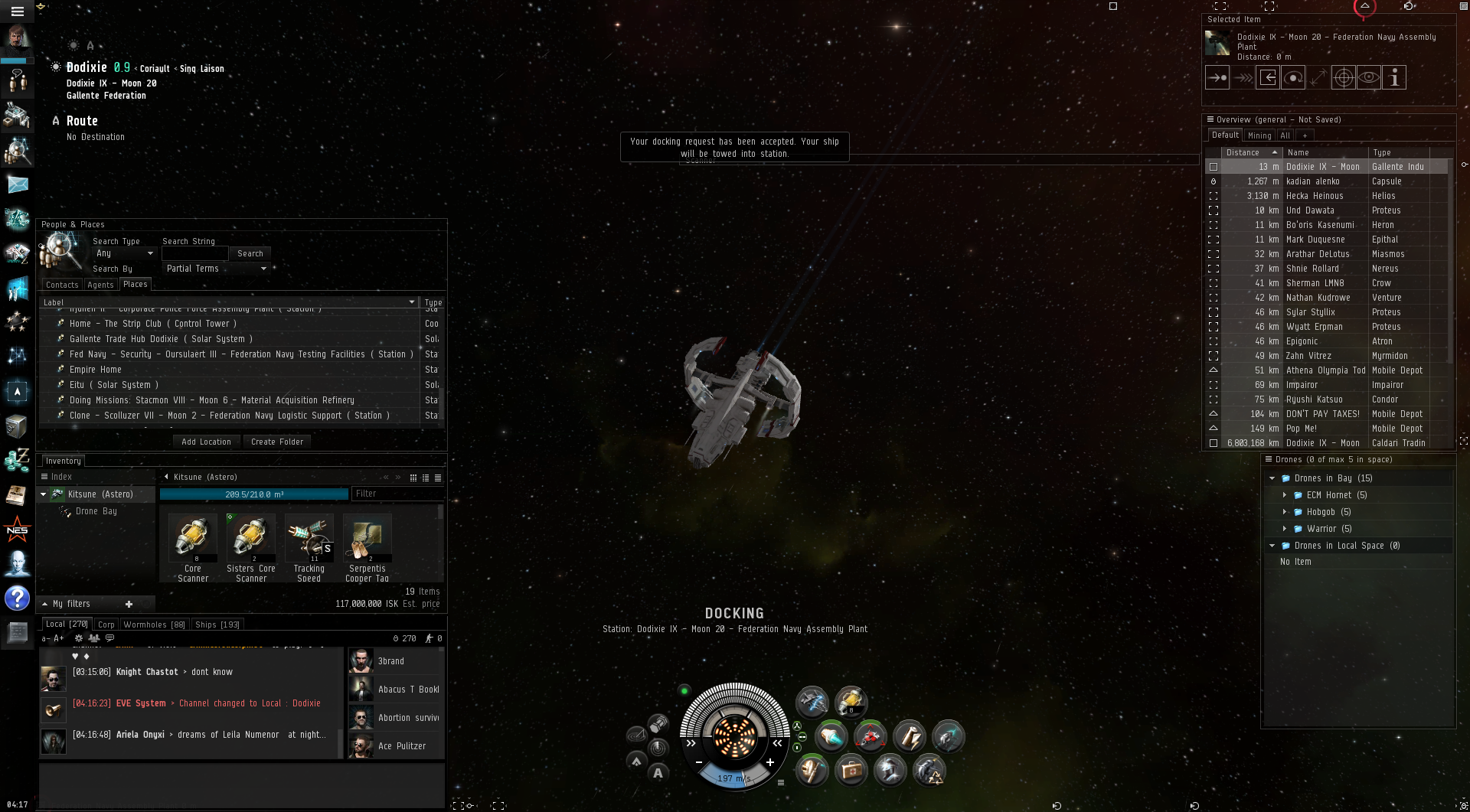Select the Tracking Speed item stack

(309, 540)
